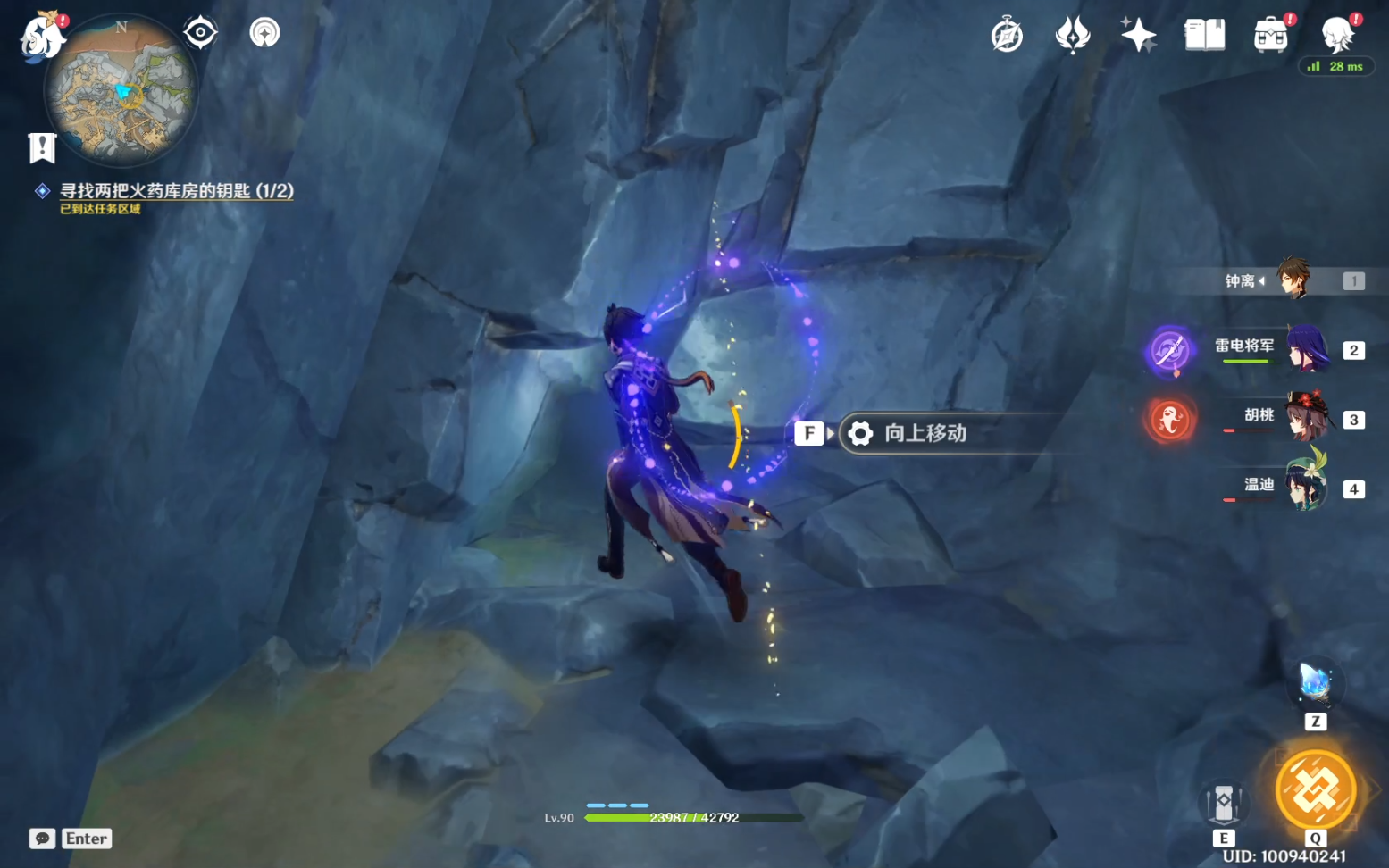
Task: Open the inventory backpack icon
Action: (x=1270, y=36)
